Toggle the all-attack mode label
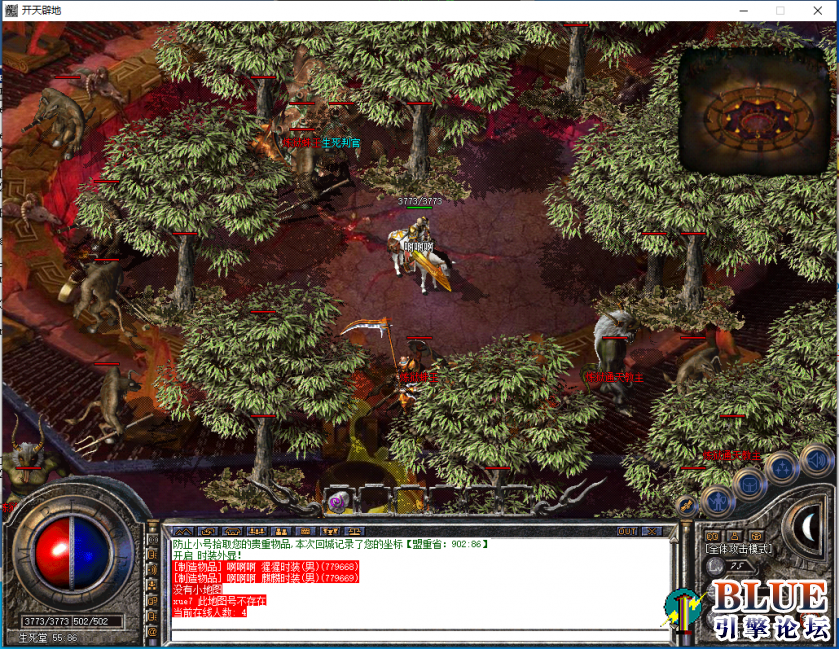 [x=738, y=549]
